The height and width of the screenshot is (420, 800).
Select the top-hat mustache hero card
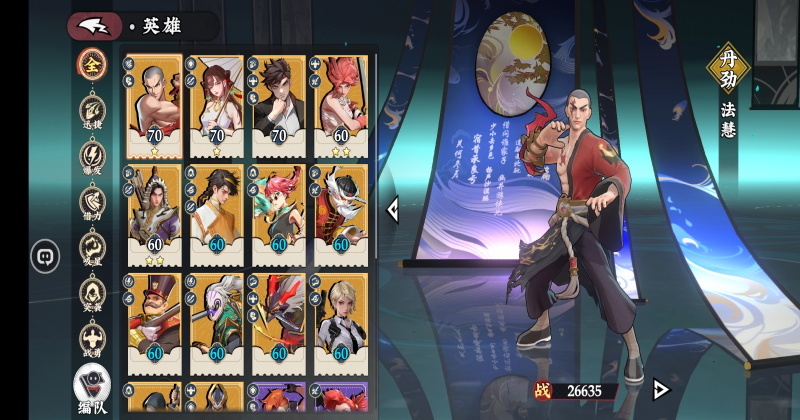(x=155, y=324)
